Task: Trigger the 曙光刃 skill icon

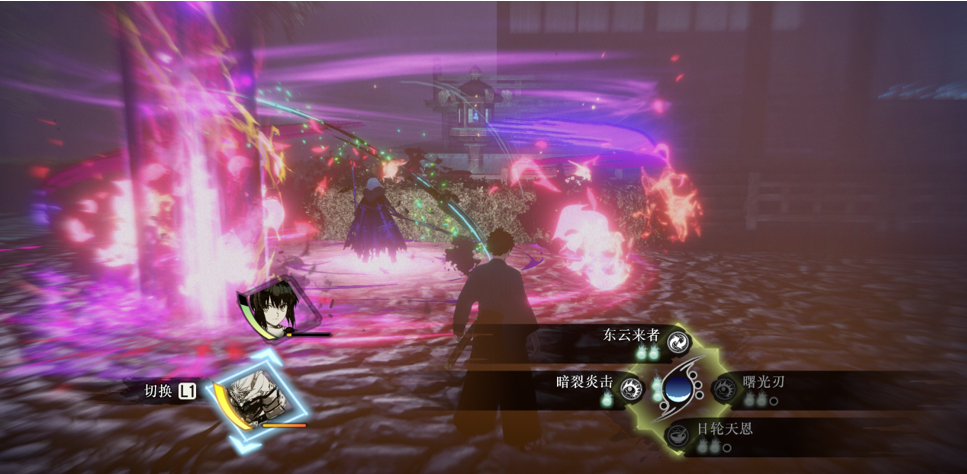Action: pyautogui.click(x=723, y=389)
